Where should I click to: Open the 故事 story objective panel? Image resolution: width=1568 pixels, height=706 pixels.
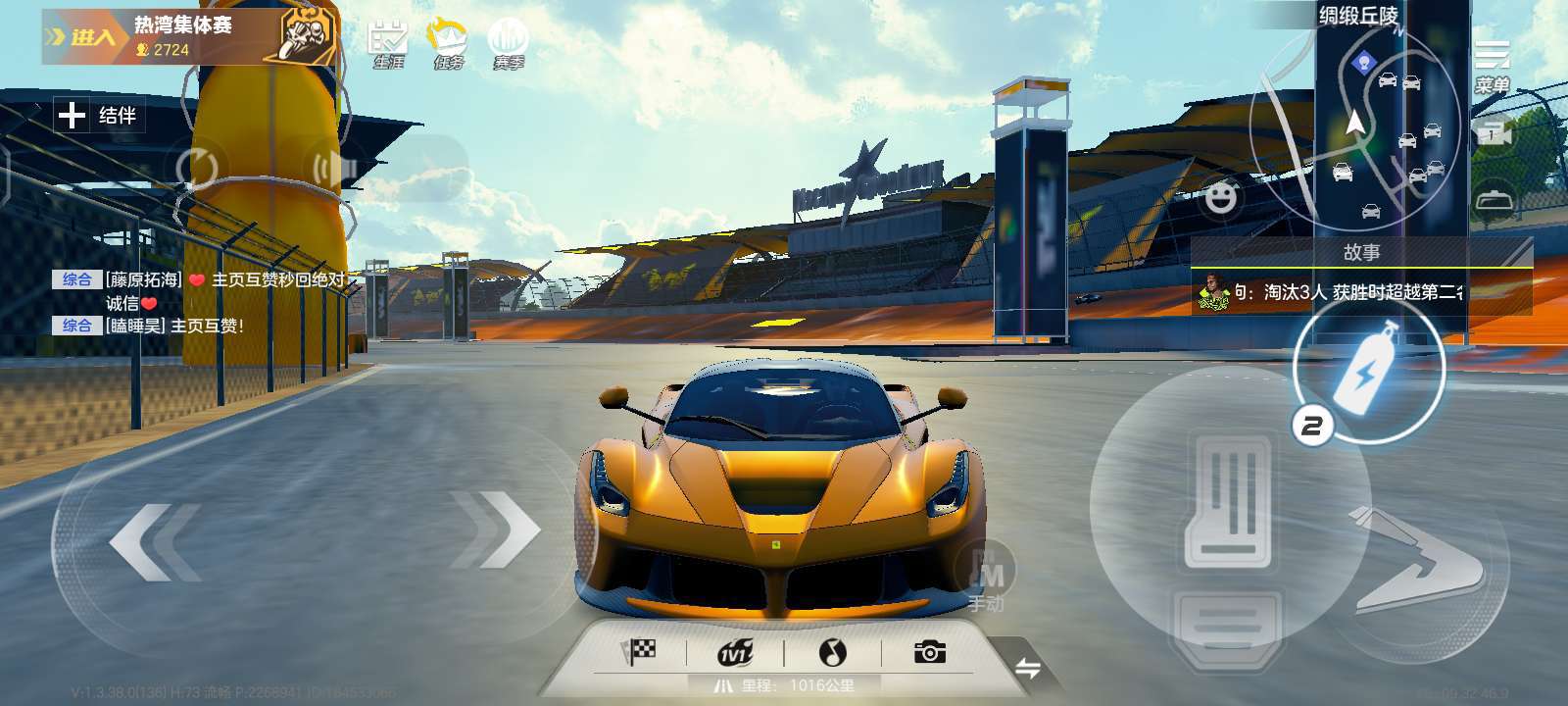coord(1360,278)
